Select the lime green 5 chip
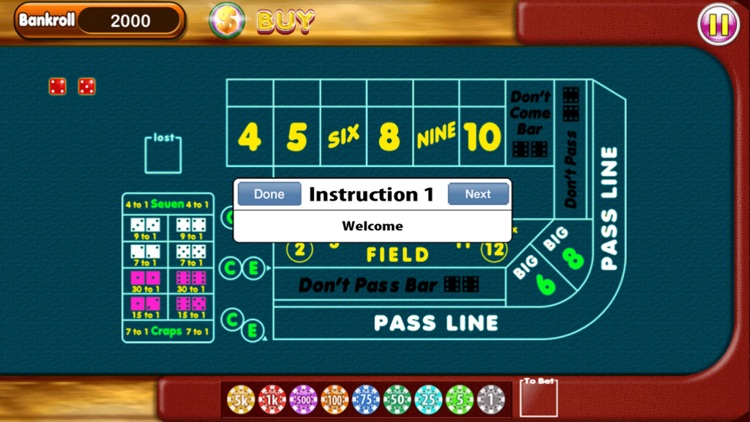Screen dimensions: 750x422 point(459,399)
